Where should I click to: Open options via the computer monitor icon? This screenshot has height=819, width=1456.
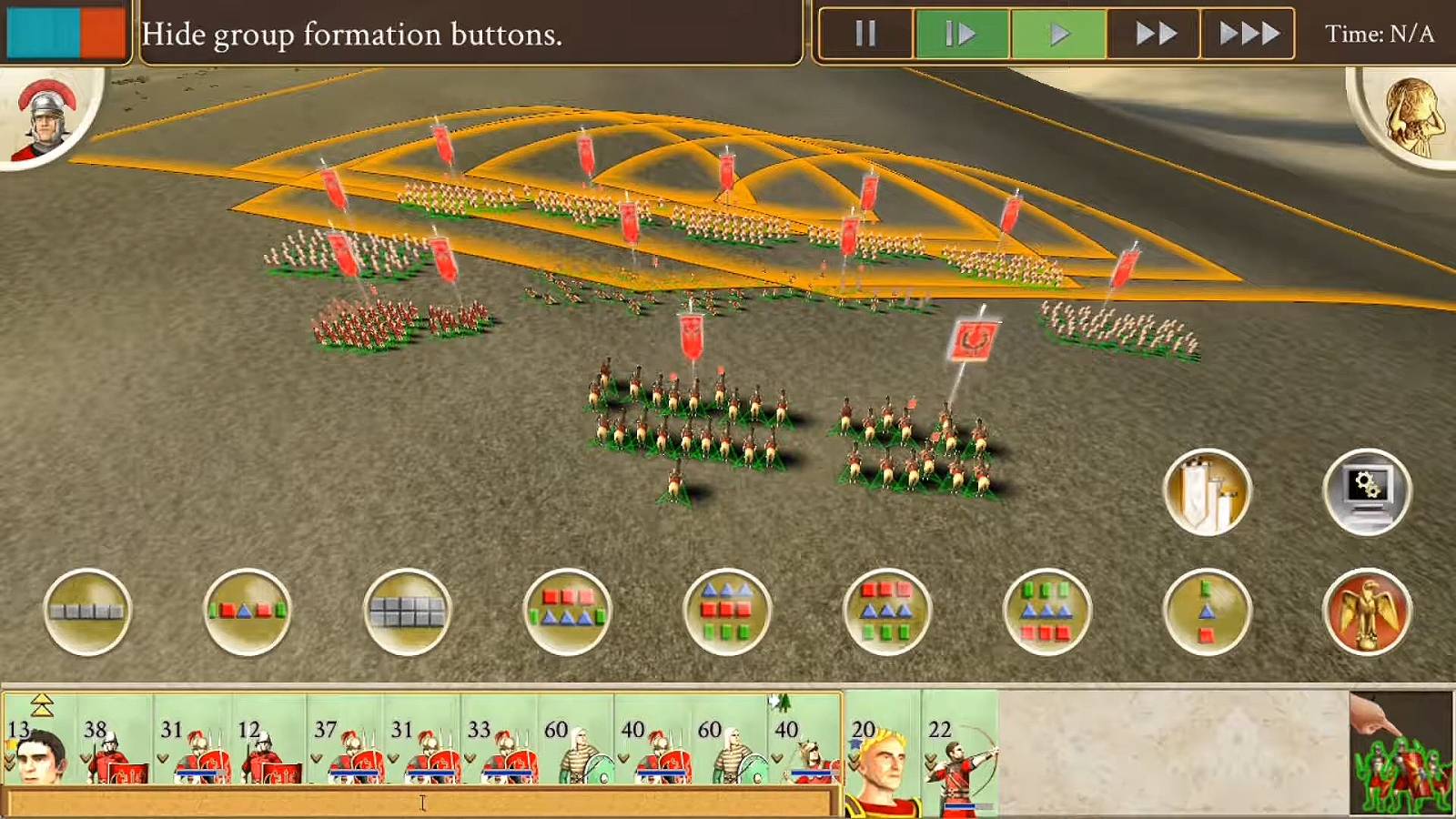1368,490
